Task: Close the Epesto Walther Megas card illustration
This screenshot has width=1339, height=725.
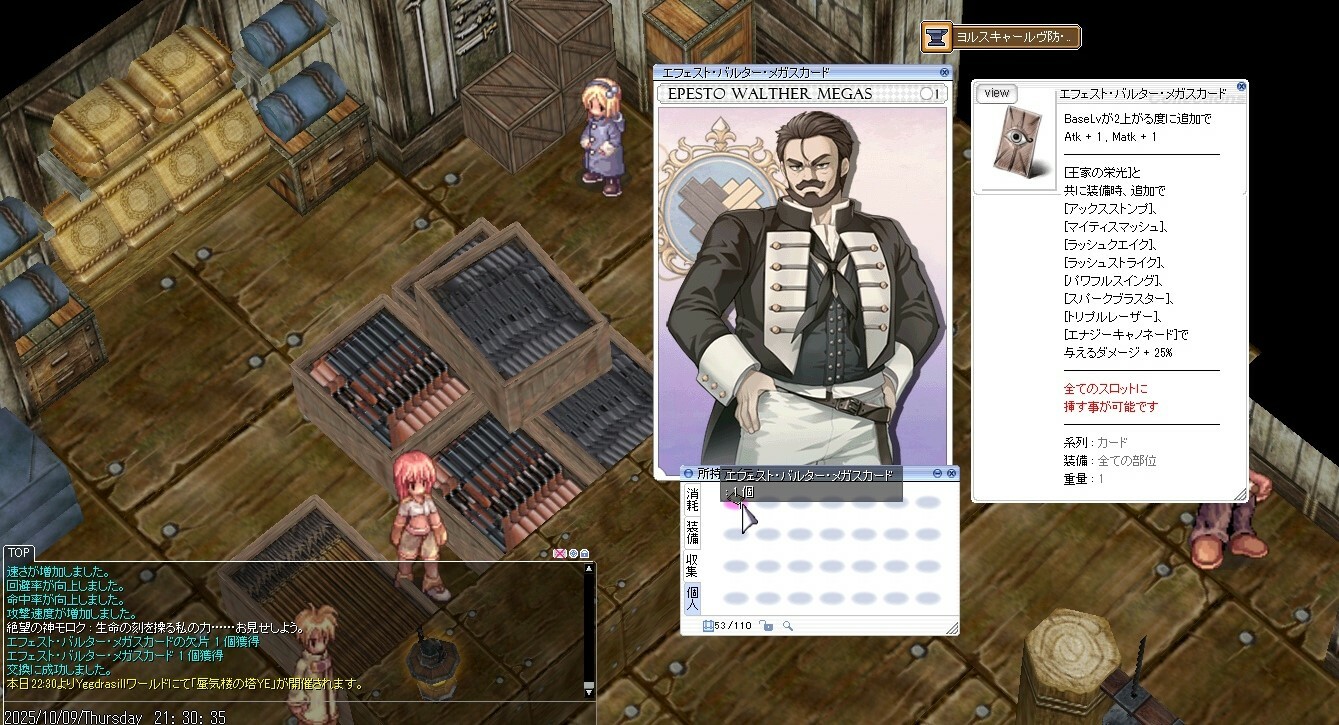Action: tap(944, 73)
